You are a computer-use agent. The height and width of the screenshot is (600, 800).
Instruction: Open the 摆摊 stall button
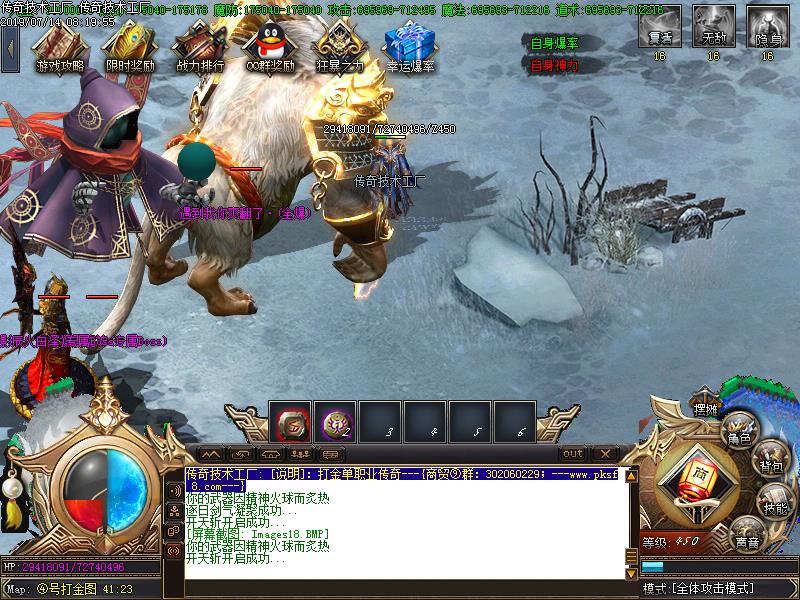click(706, 408)
